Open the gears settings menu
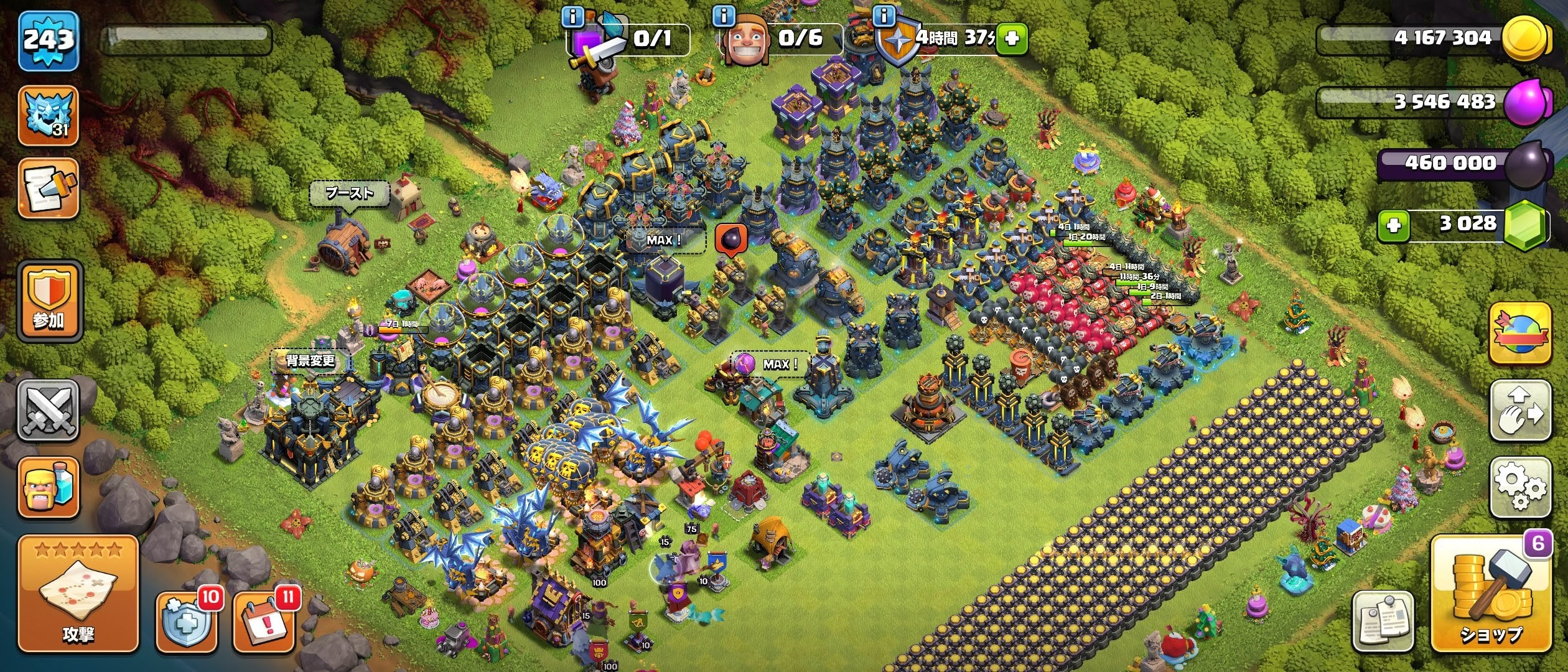This screenshot has width=1568, height=672. 1519,487
